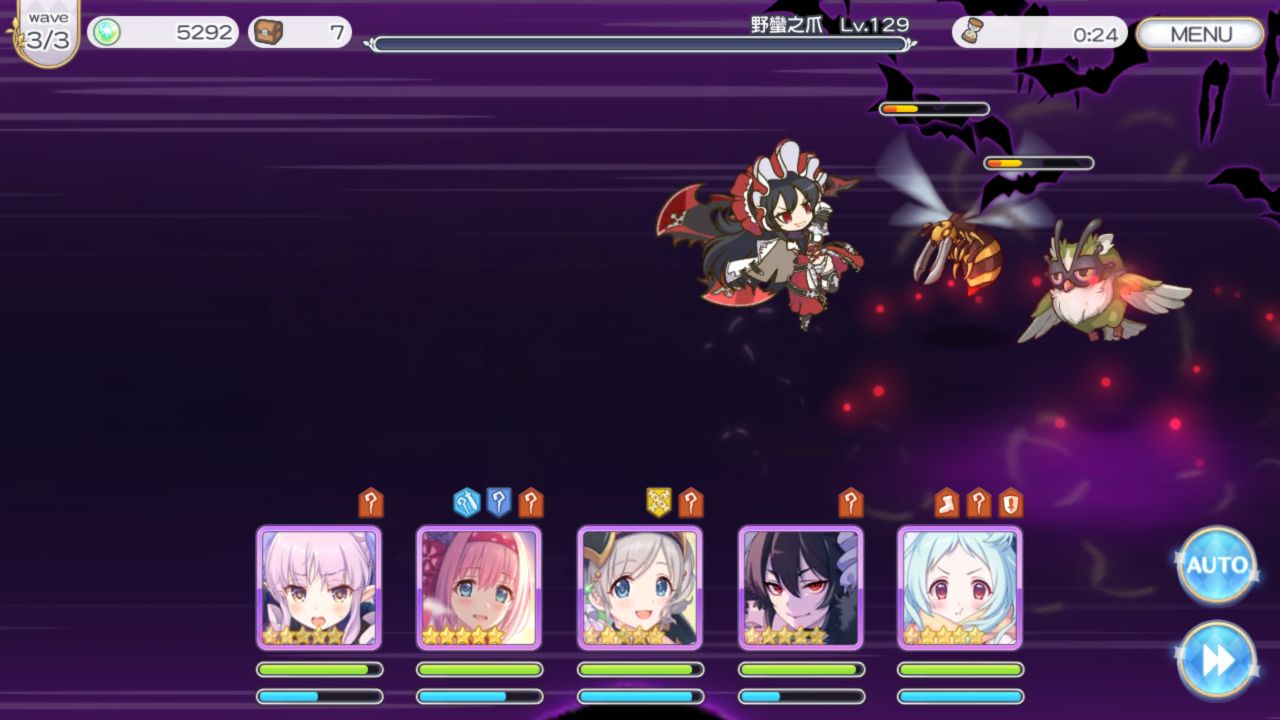Toggle the AUTO battle button
This screenshot has height=720, width=1280.
click(1216, 565)
